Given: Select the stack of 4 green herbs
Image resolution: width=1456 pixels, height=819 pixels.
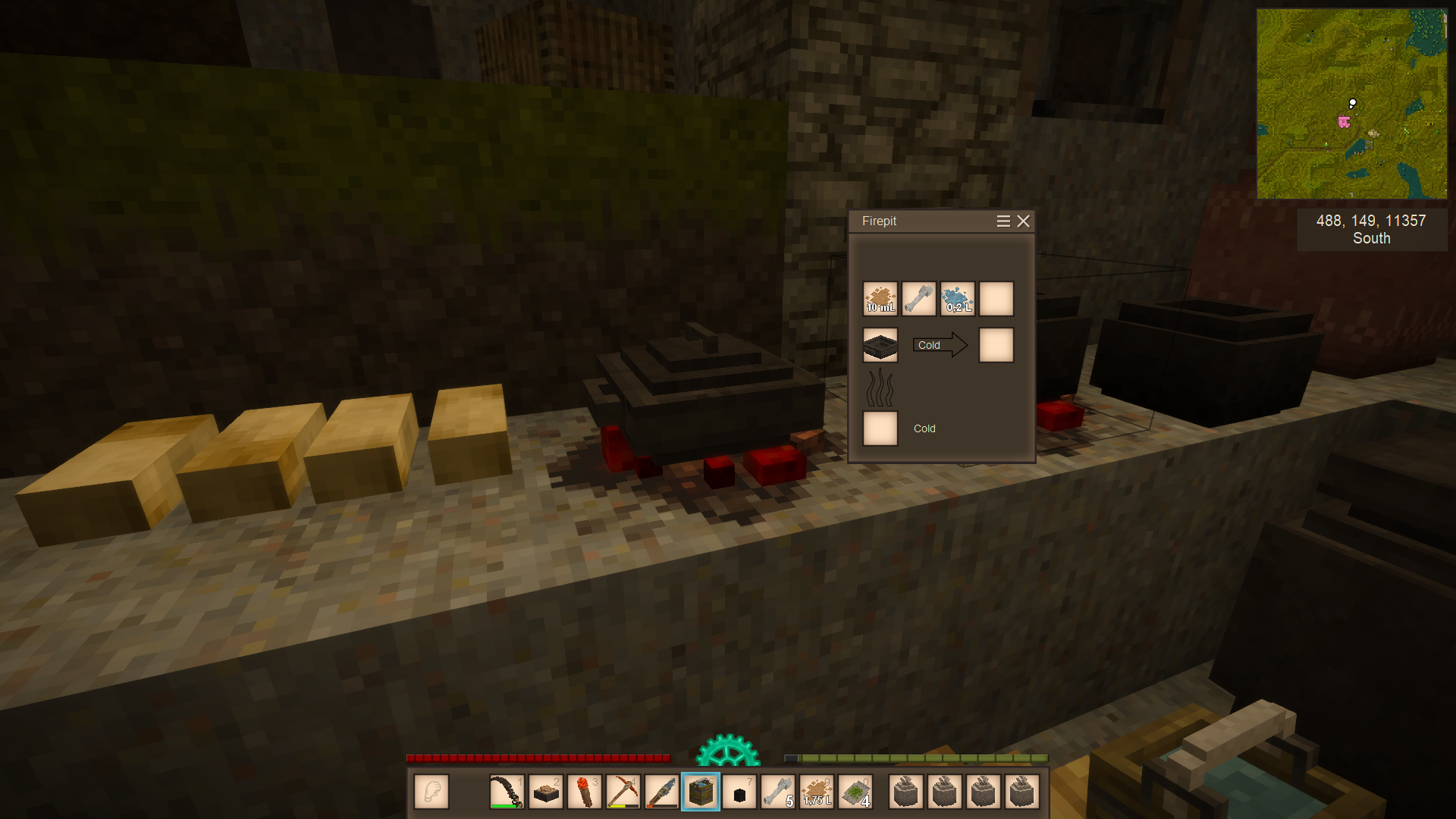Looking at the screenshot, I should tap(855, 792).
